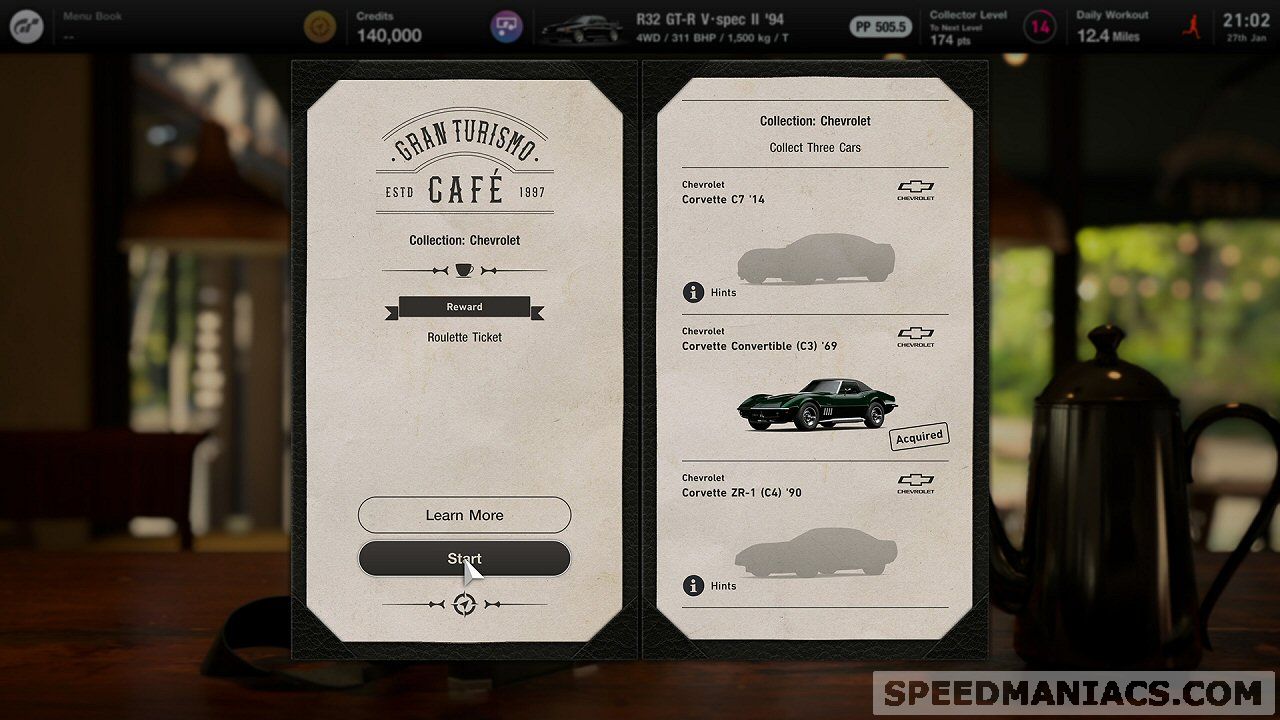The height and width of the screenshot is (720, 1280).
Task: Click the Credits 140,000 display
Action: click(388, 27)
